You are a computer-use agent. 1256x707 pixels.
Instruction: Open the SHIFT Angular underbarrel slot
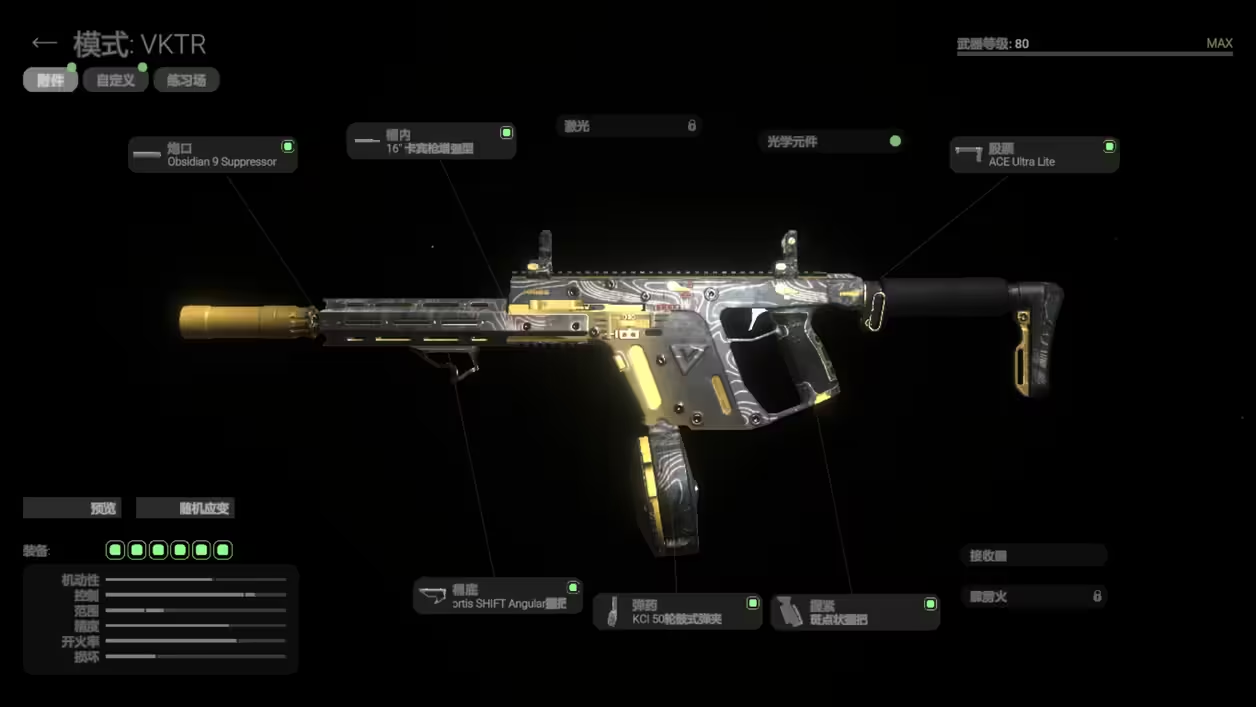click(498, 596)
